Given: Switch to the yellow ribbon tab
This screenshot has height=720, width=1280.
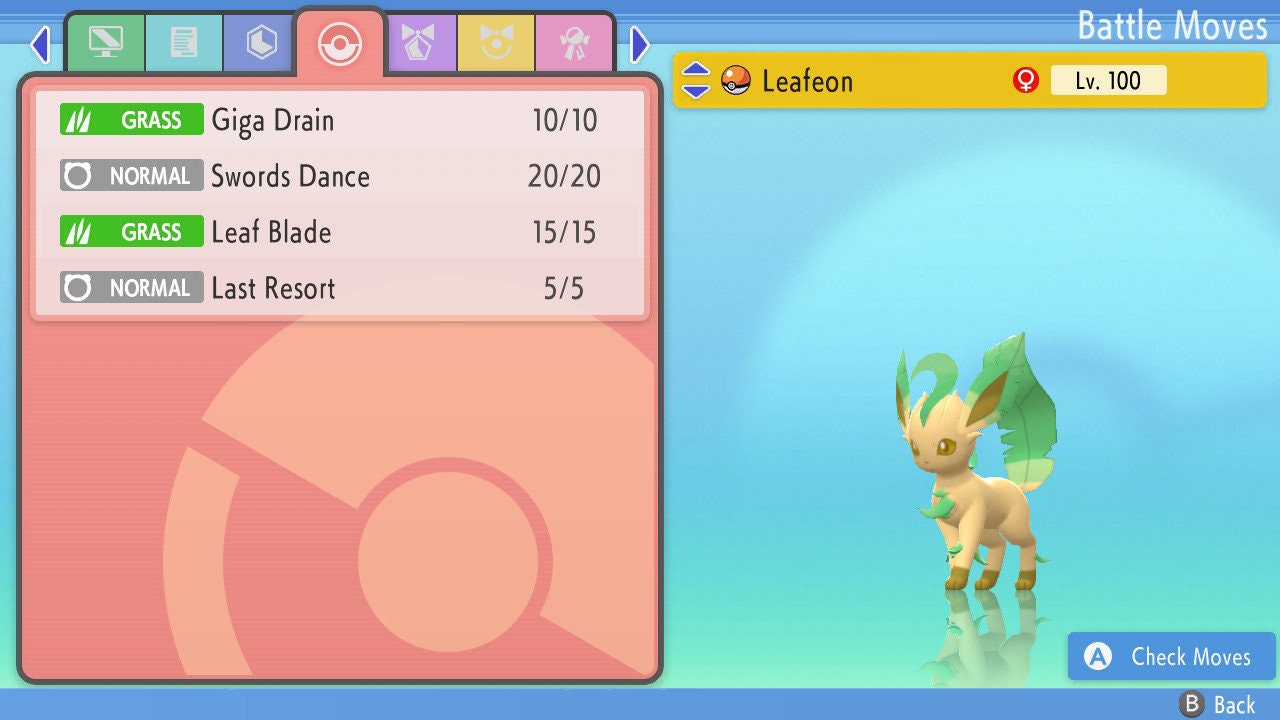Looking at the screenshot, I should pos(496,43).
